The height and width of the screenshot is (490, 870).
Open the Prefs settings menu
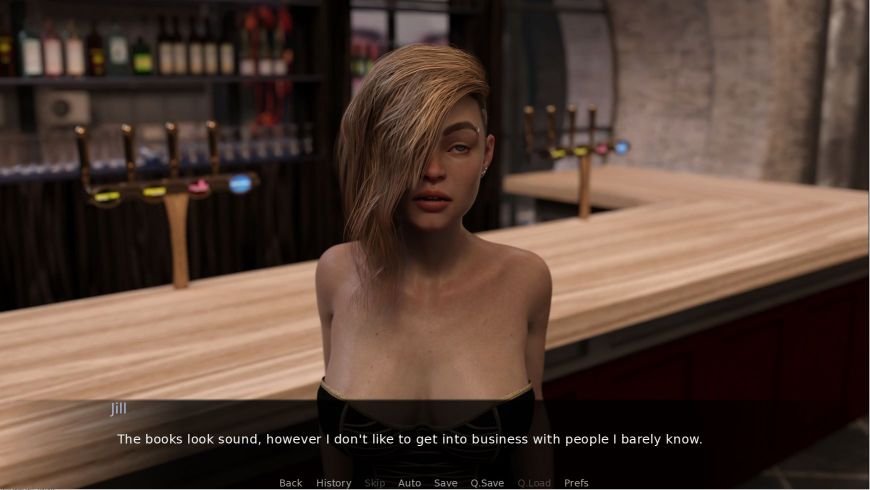576,483
